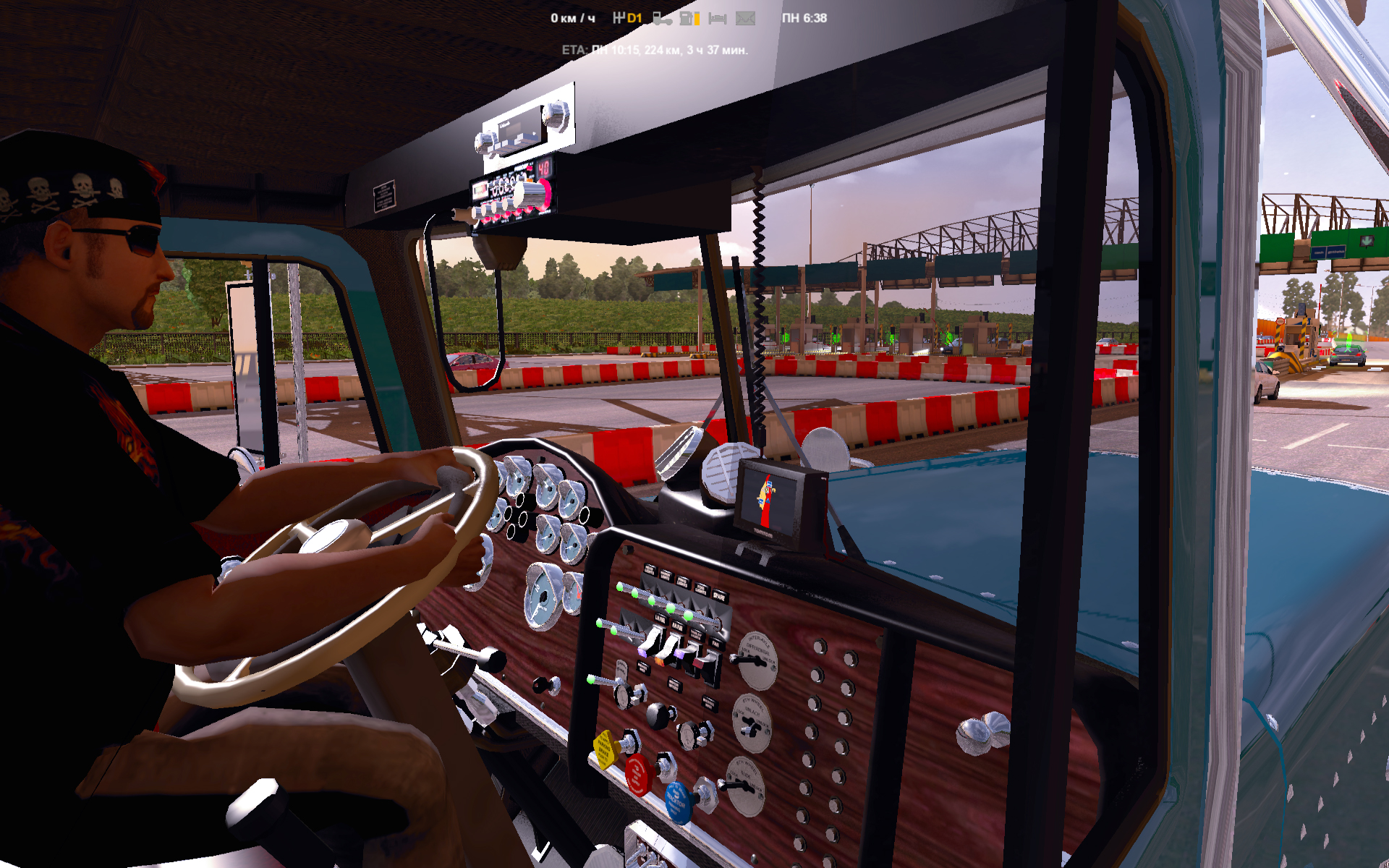Open the mail envelope icon
The width and height of the screenshot is (1389, 868).
coord(745,19)
